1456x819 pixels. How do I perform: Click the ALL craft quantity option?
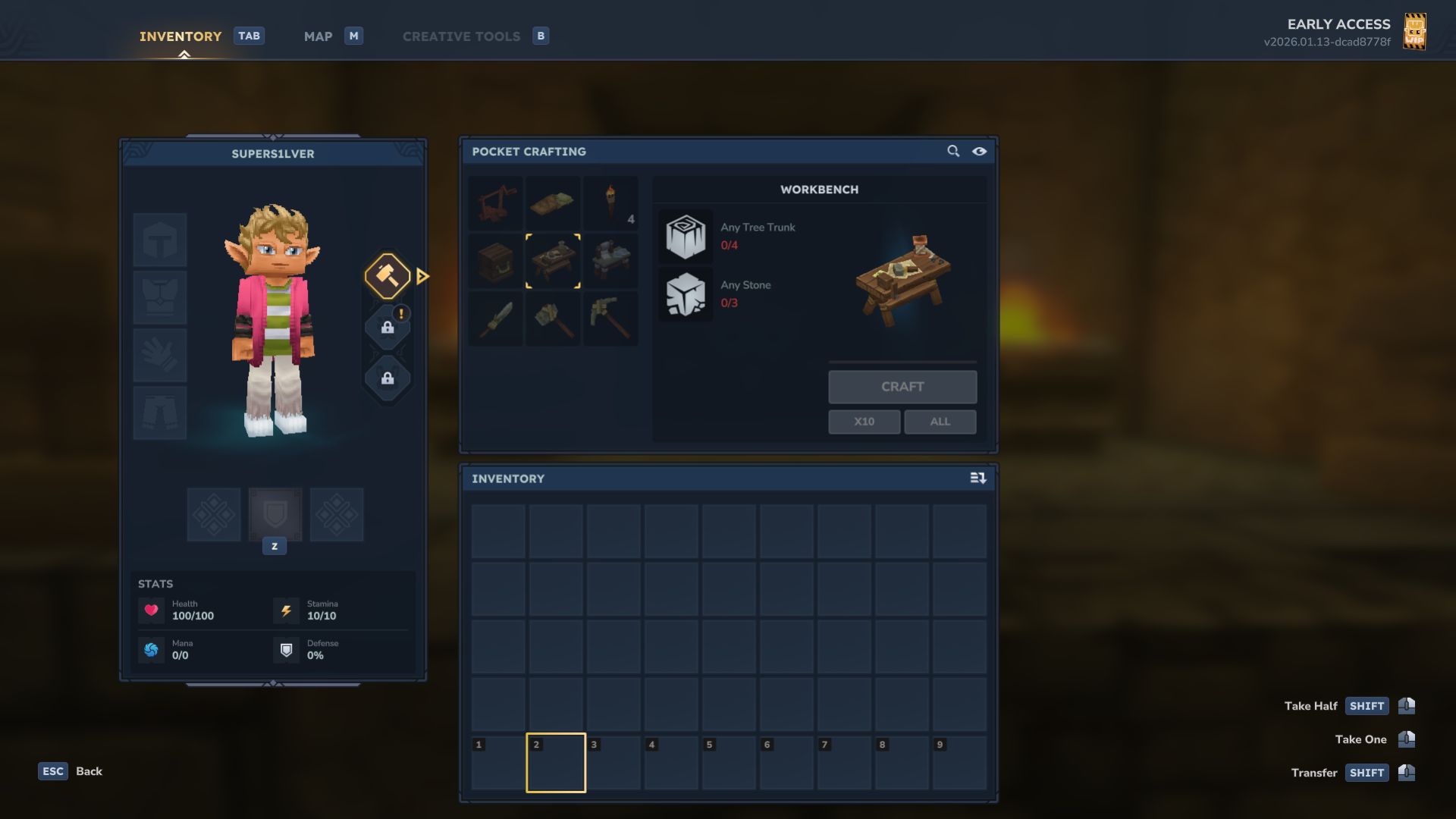940,422
